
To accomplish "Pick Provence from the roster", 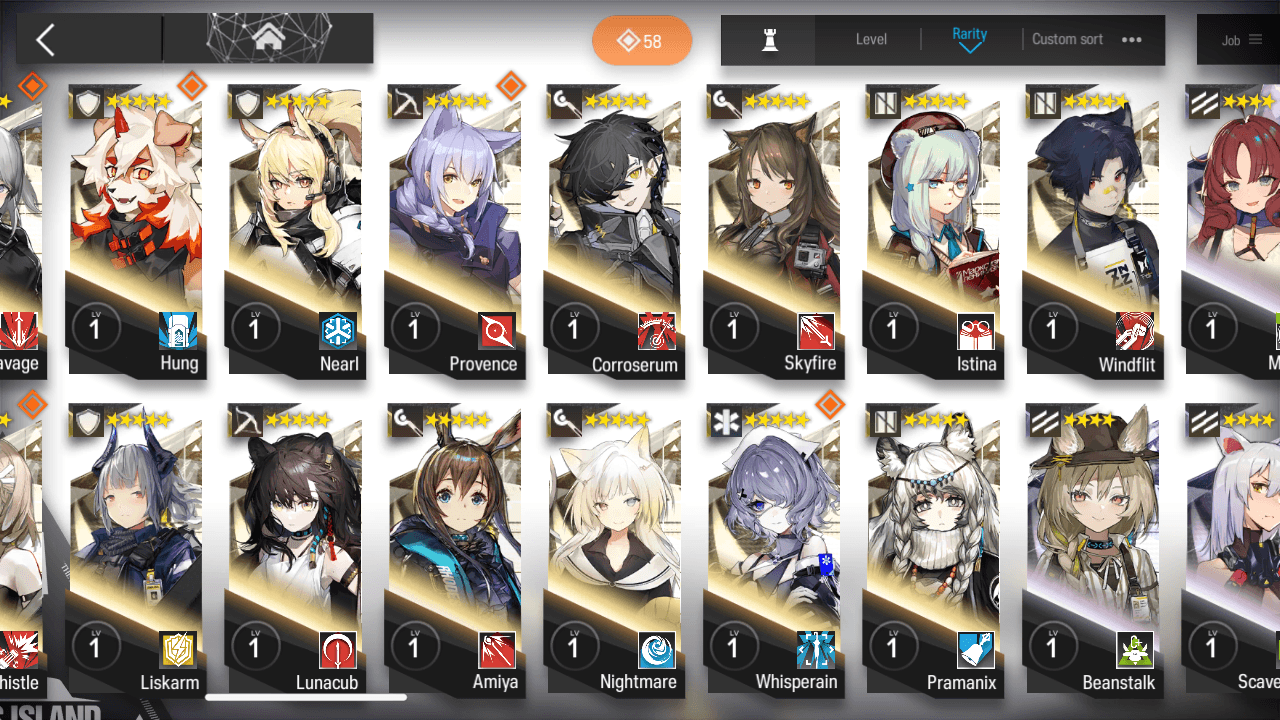I will pos(455,230).
